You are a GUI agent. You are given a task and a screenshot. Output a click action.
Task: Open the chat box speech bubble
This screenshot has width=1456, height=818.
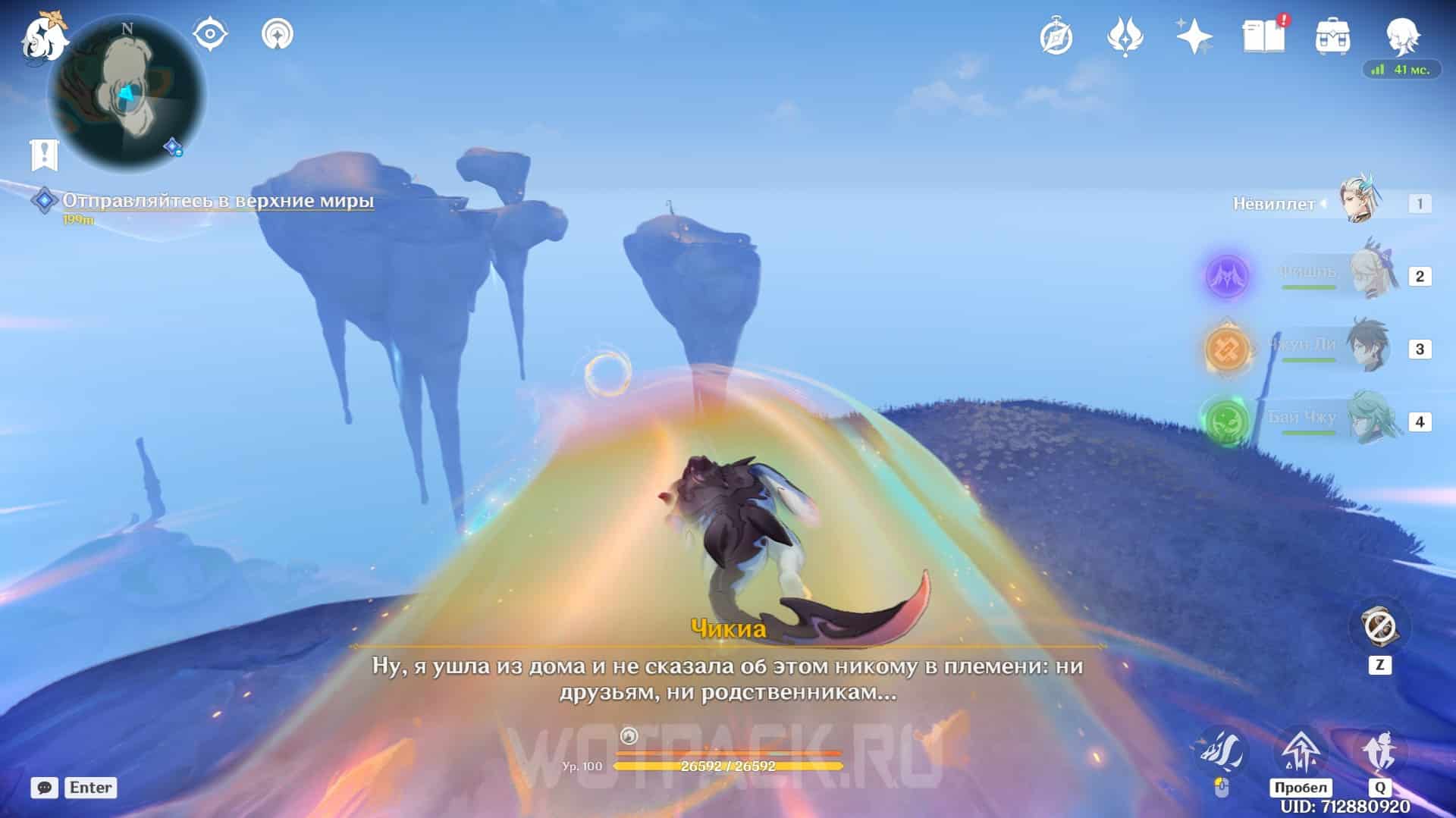coord(45,788)
